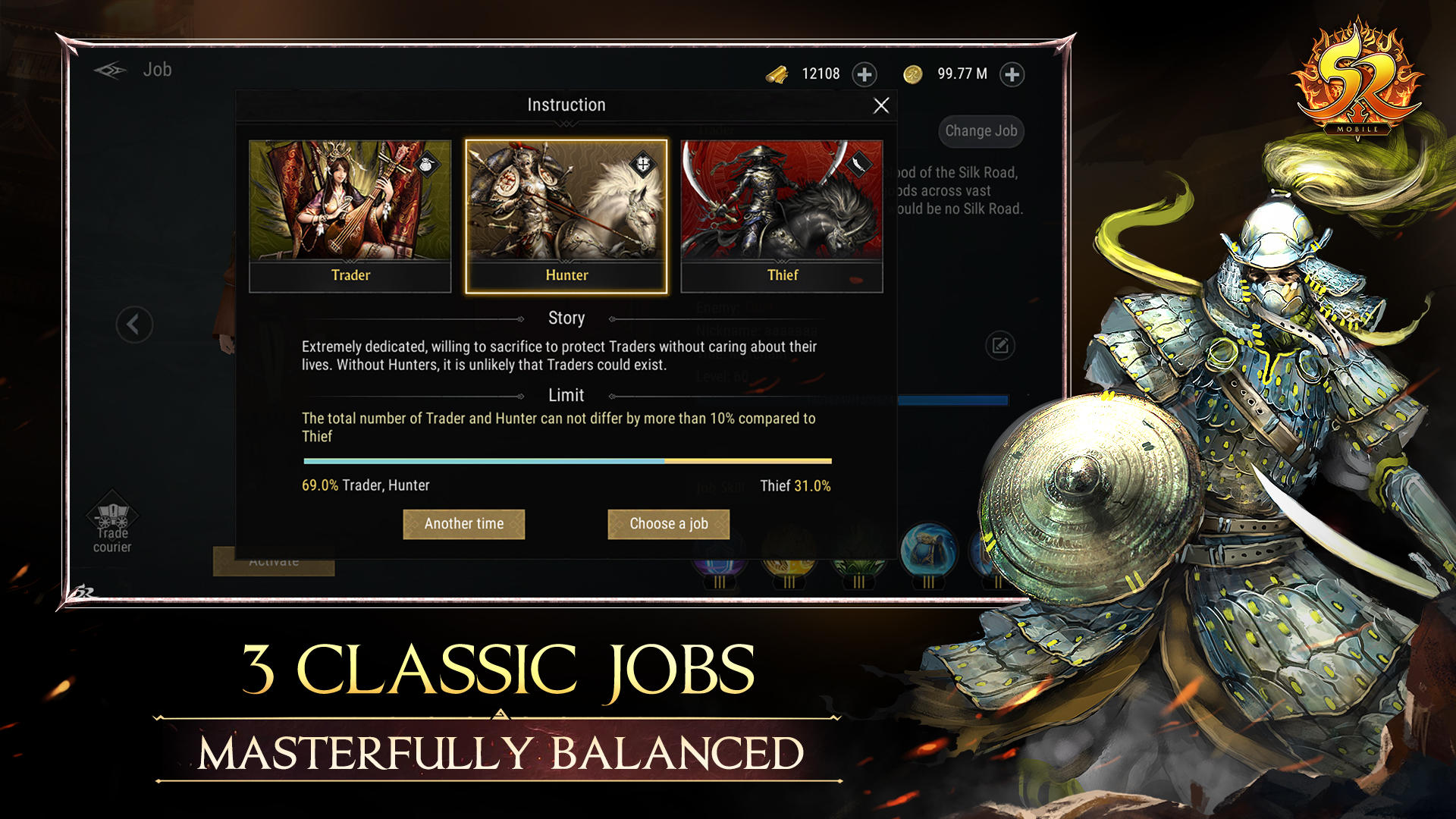Add gold with the plus beside 99.77 M

pyautogui.click(x=1012, y=74)
